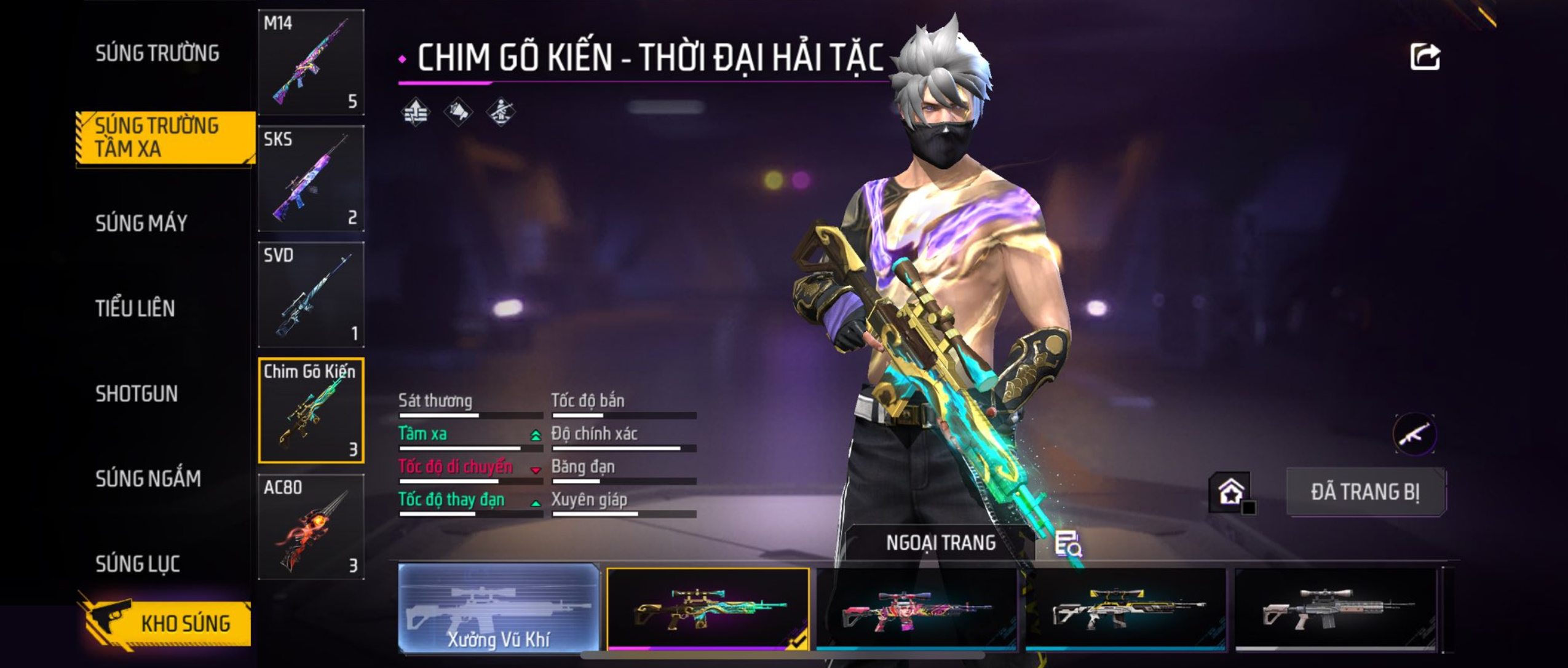Select the TIỂU LIÊN category
1568x668 pixels.
[x=135, y=308]
